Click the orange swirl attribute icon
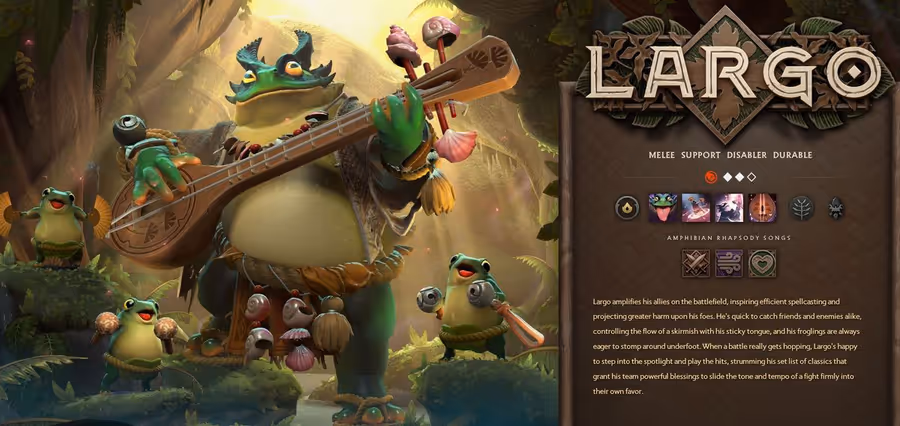 tap(711, 176)
